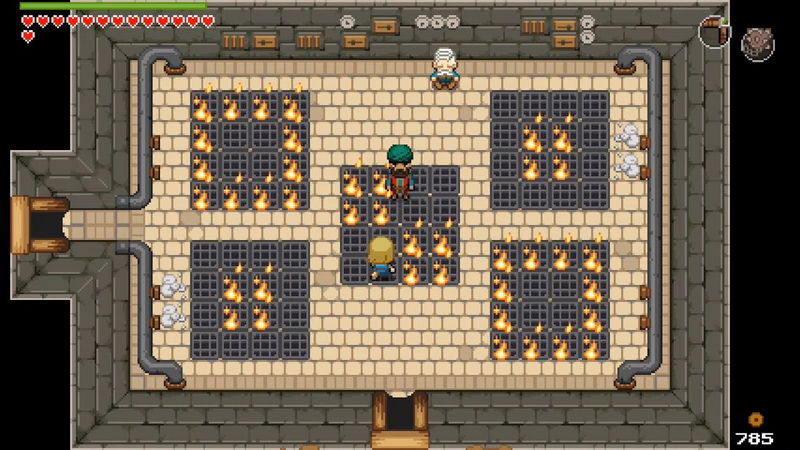Select the spiked mace item slot

click(757, 43)
